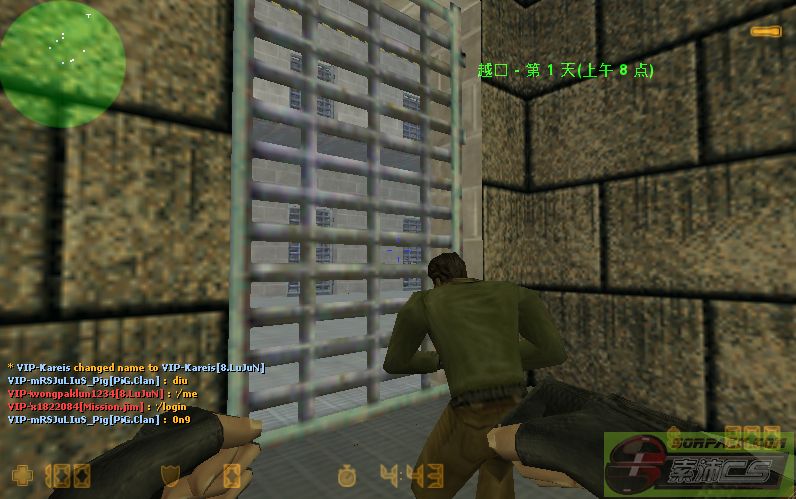Click the round timer stopwatch icon
796x499 pixels.
point(347,475)
